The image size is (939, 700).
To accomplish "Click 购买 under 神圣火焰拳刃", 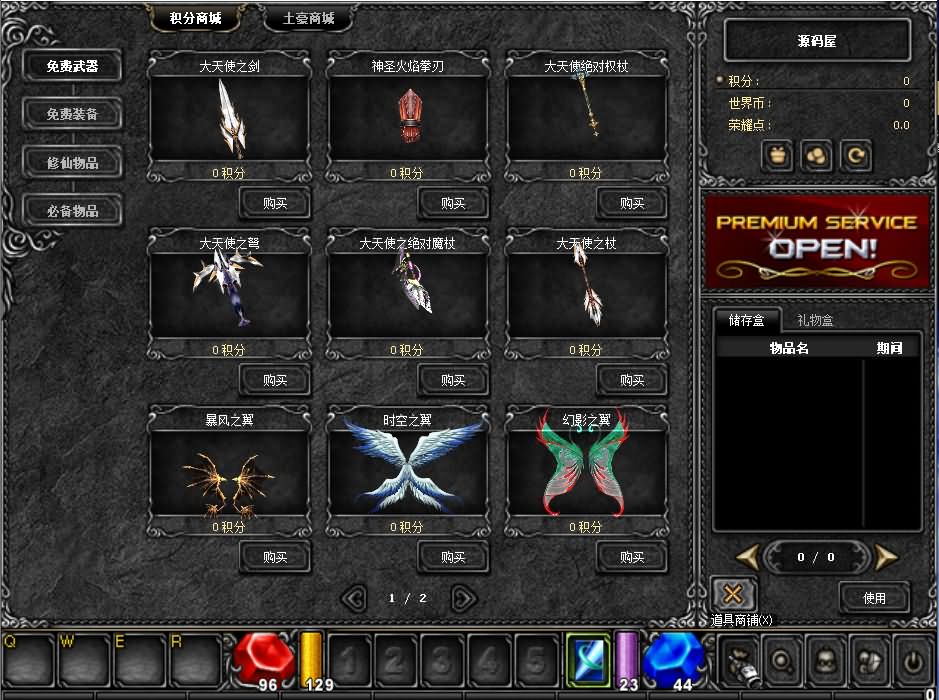I will tap(453, 203).
